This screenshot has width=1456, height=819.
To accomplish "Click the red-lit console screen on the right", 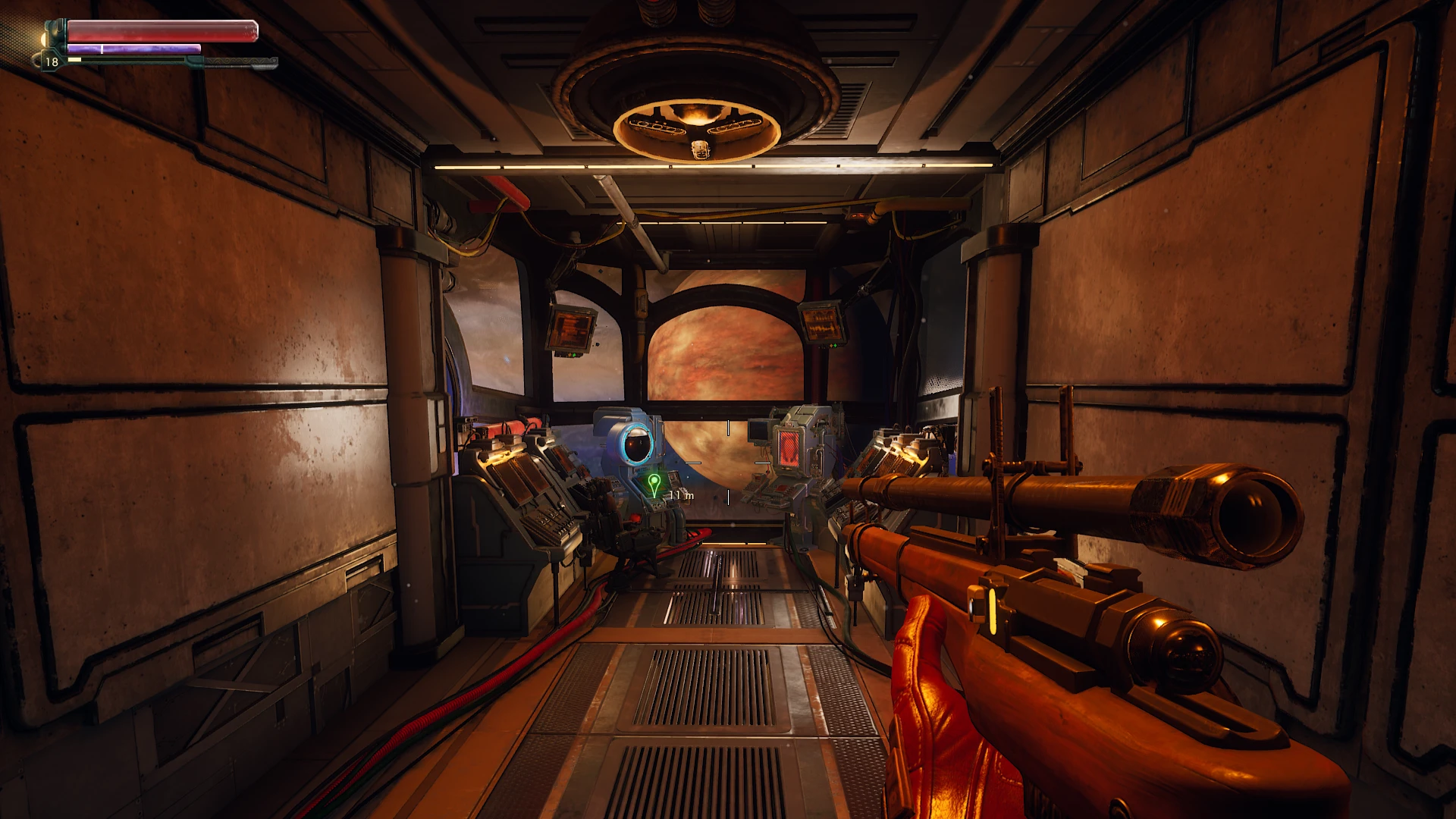I will click(x=791, y=450).
